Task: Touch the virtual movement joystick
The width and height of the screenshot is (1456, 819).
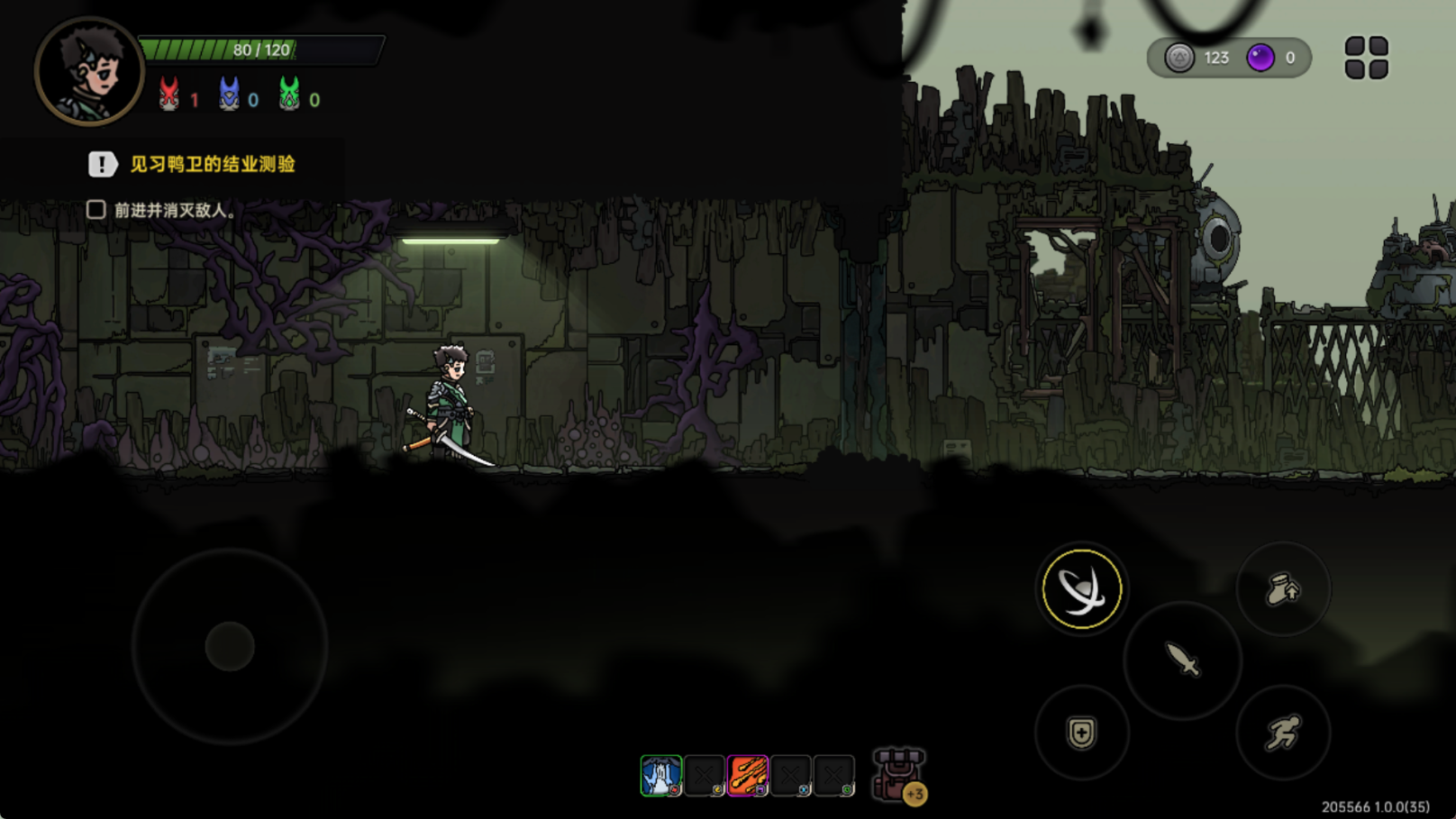Action: (230, 646)
